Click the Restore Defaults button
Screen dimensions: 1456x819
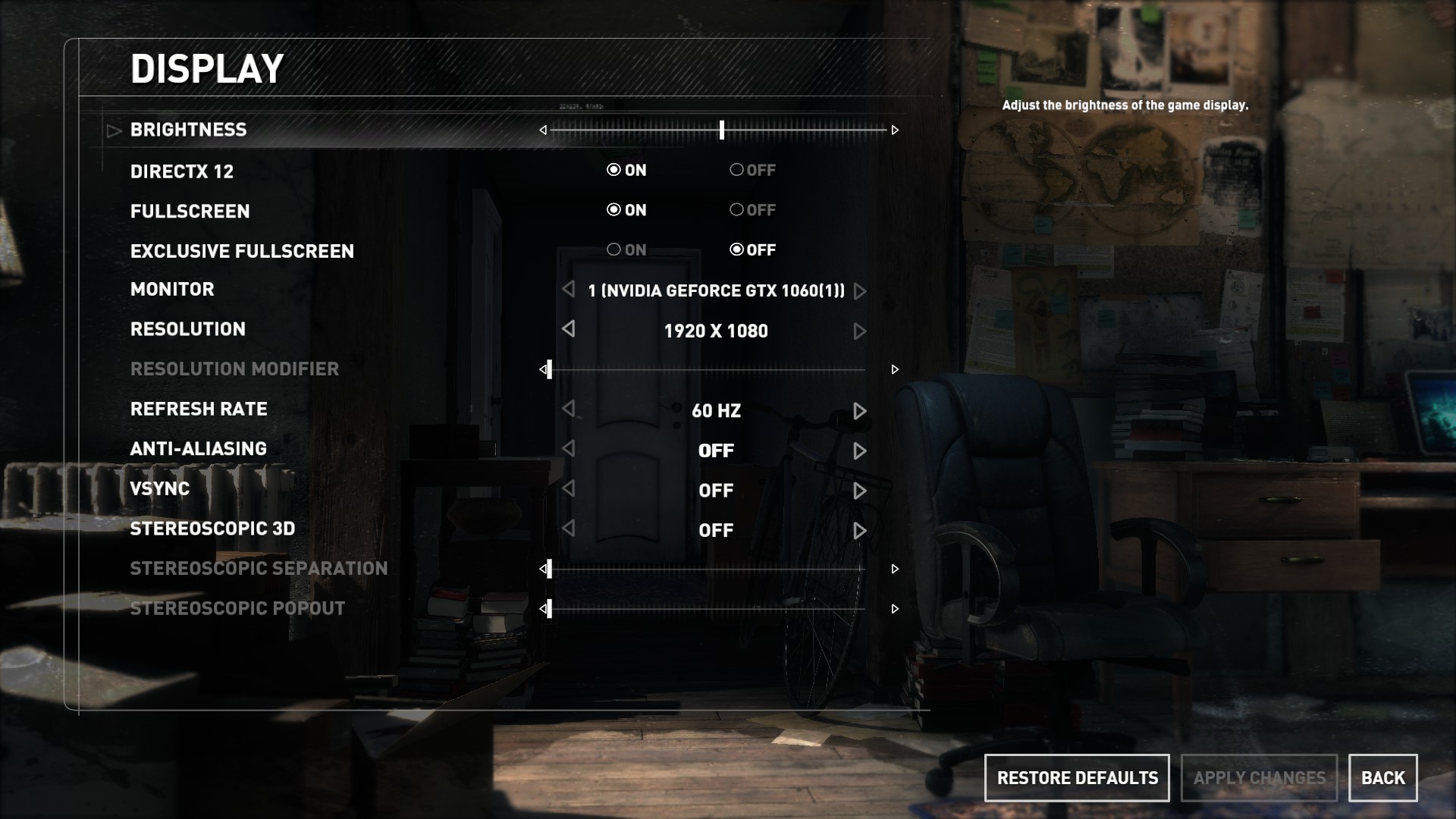[1077, 778]
